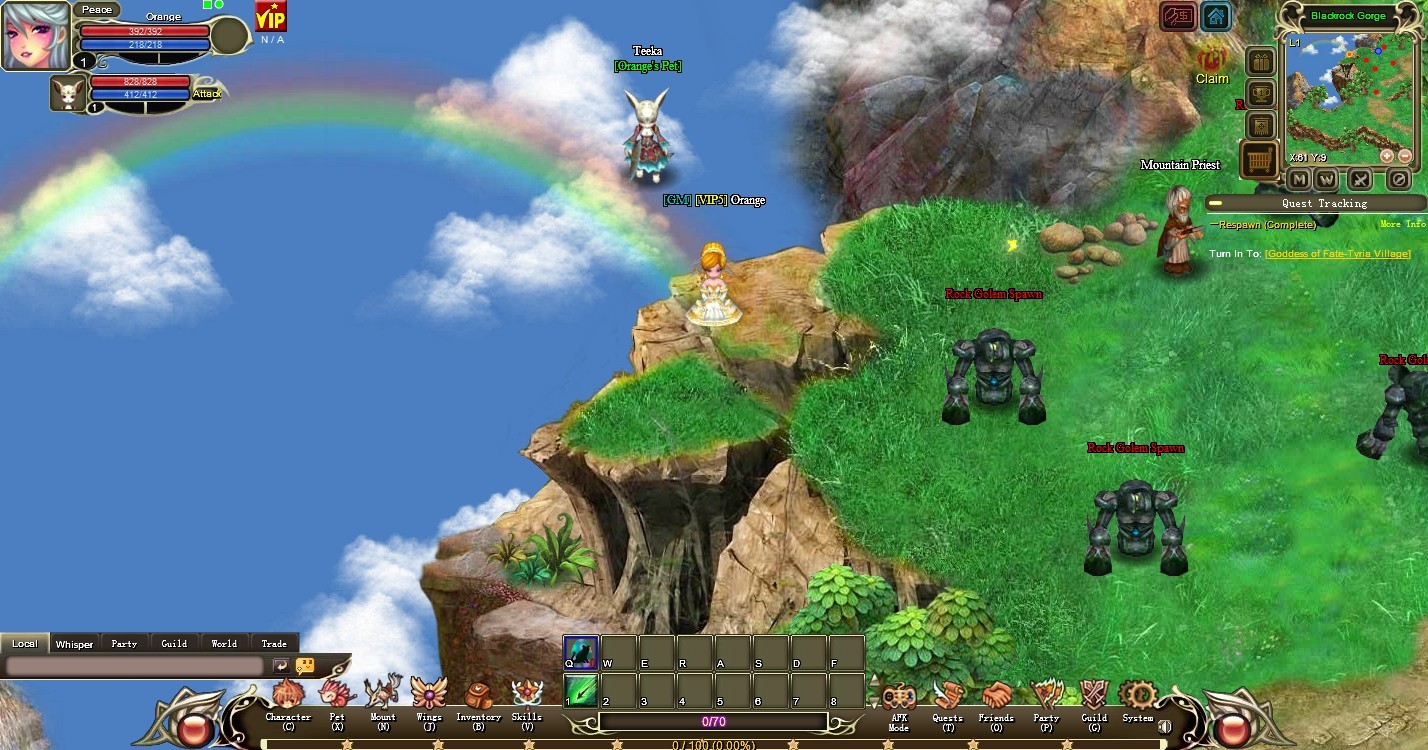Open the VIP badge menu
The height and width of the screenshot is (750, 1428).
tap(270, 17)
